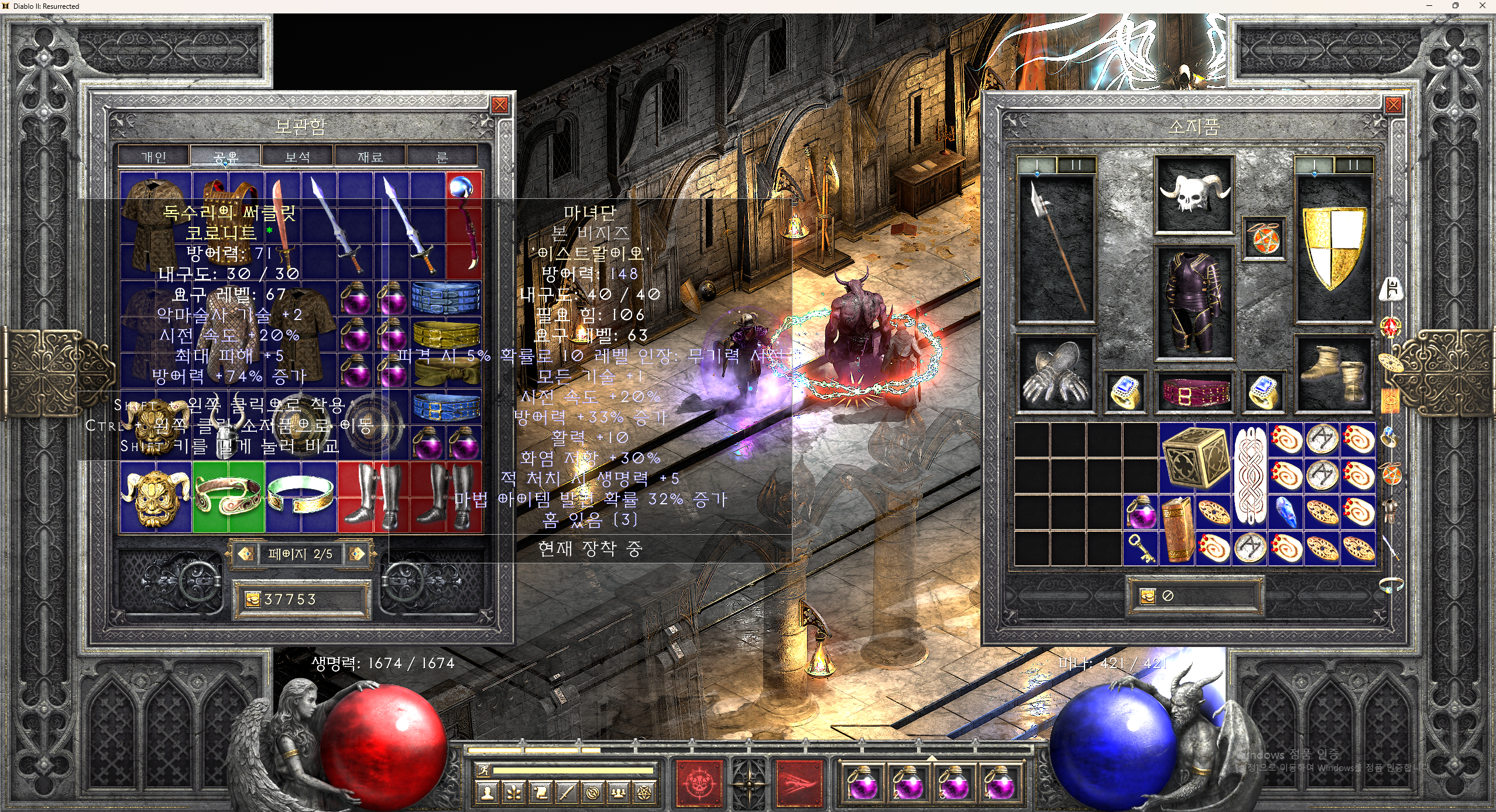This screenshot has width=1496, height=812.
Task: Minimize the Diablo II window
Action: pyautogui.click(x=1429, y=6)
